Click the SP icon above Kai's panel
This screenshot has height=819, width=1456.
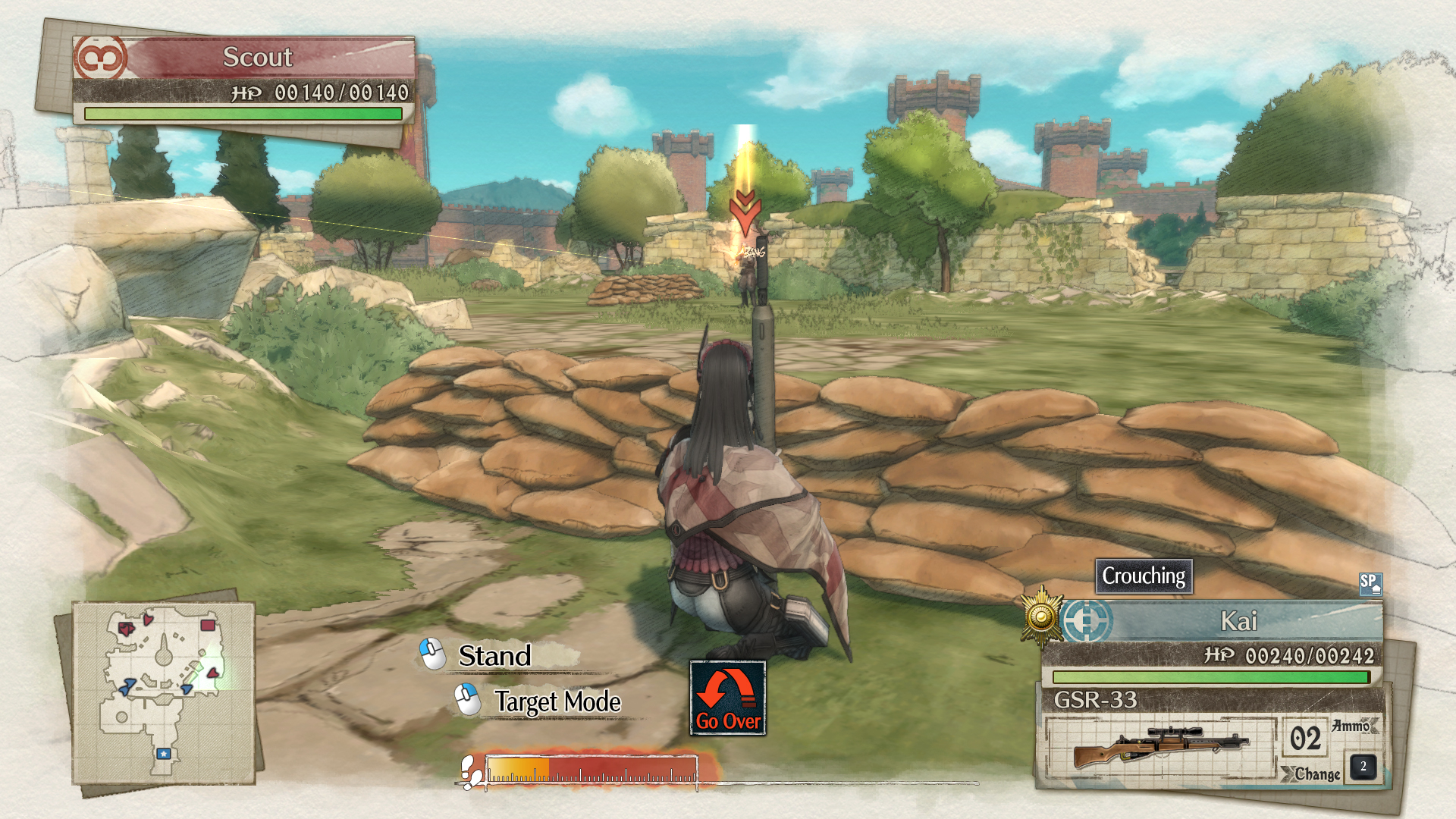pyautogui.click(x=1370, y=583)
